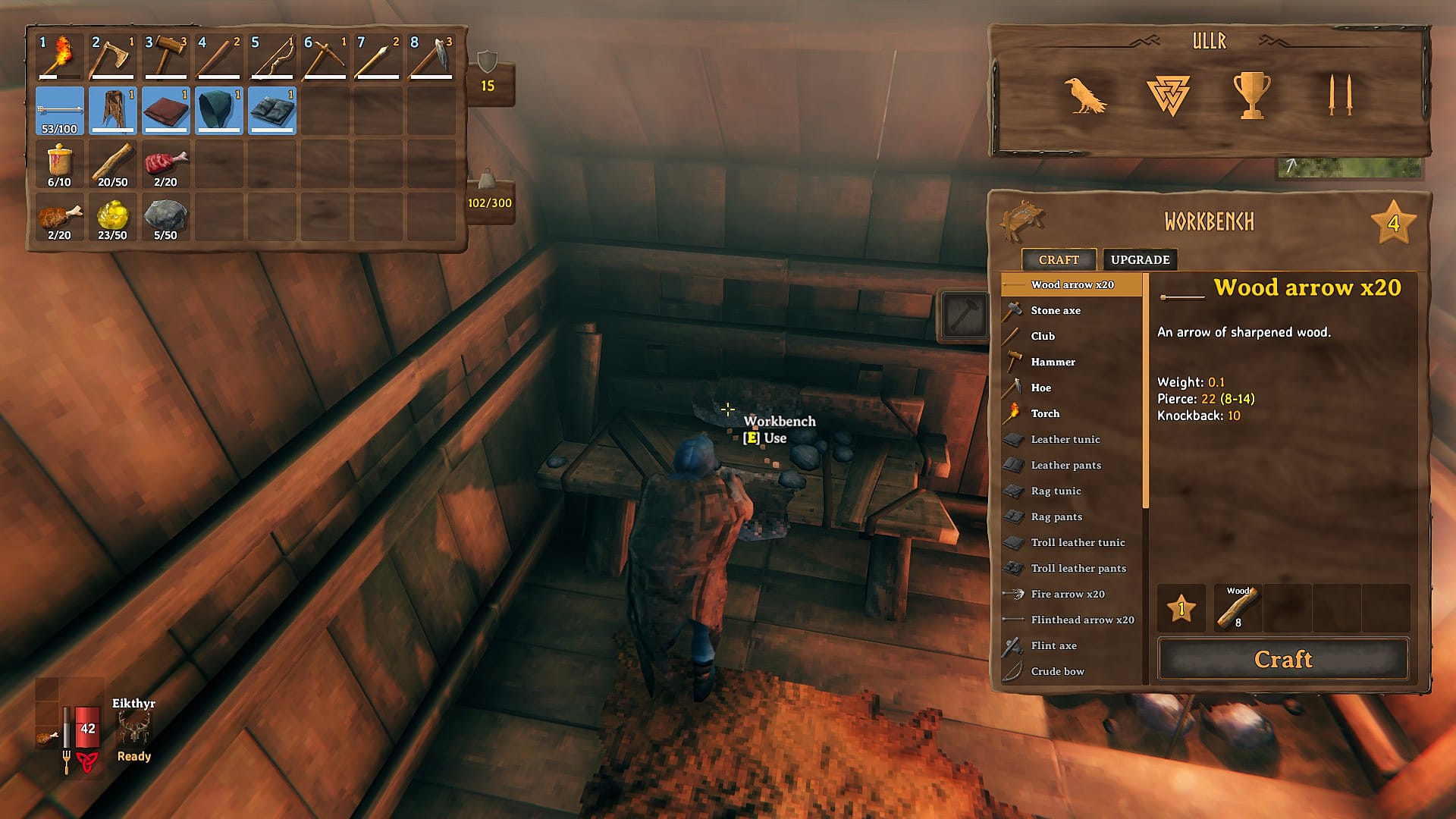Open the Craft tab
Viewport: 1456px width, 819px height.
(x=1058, y=259)
